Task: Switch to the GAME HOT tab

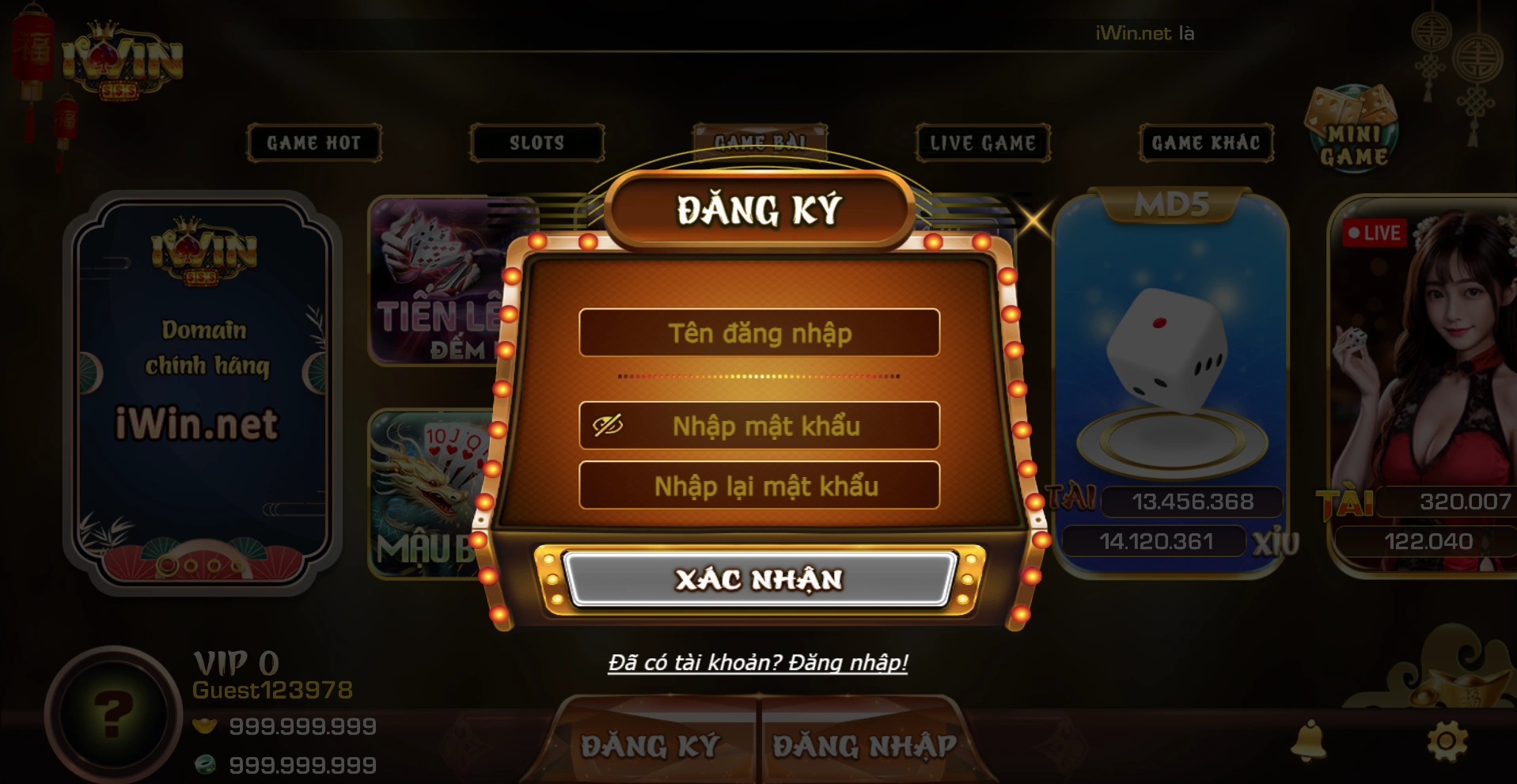Action: click(313, 143)
